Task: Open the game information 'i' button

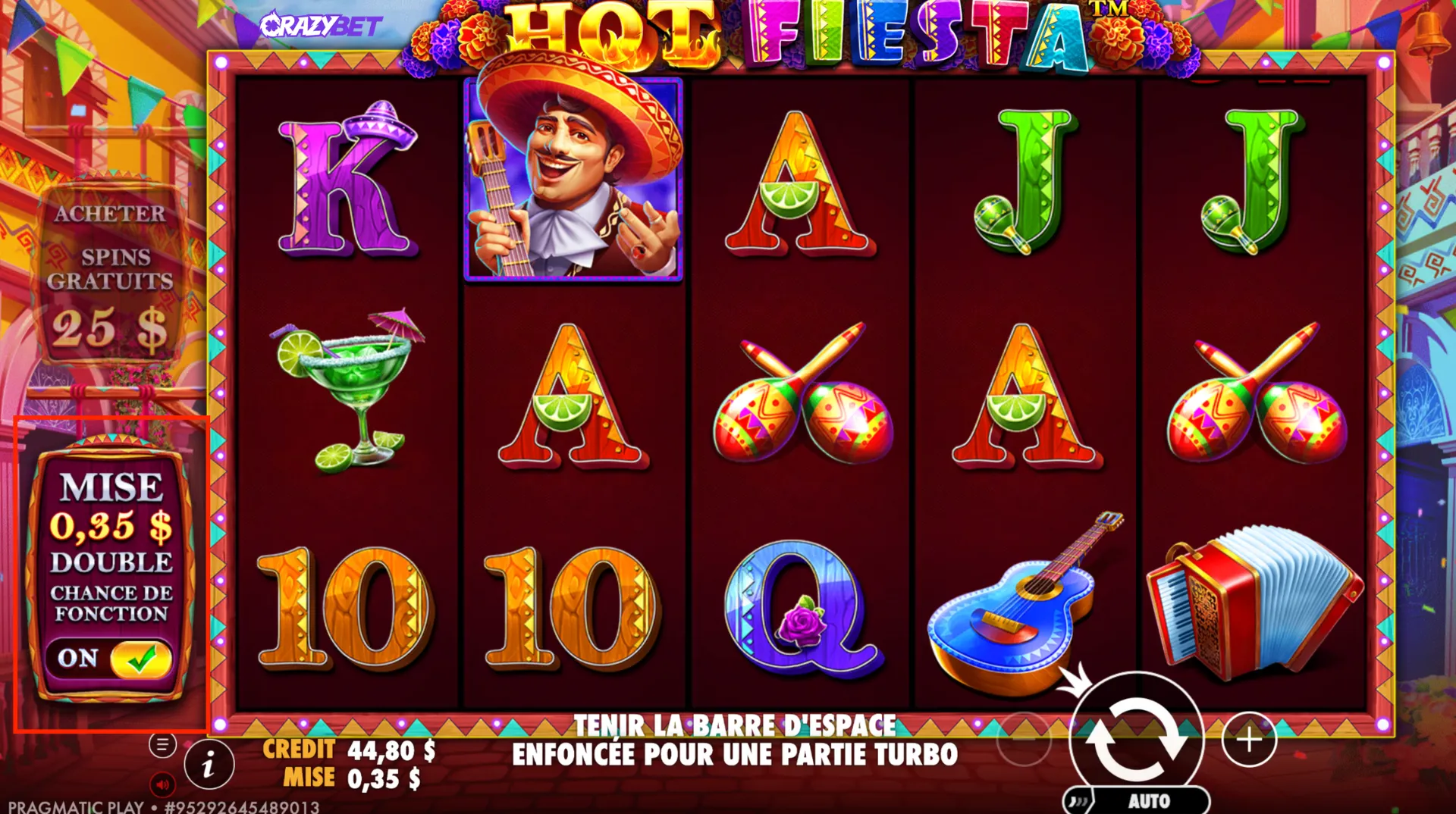Action: [x=209, y=764]
